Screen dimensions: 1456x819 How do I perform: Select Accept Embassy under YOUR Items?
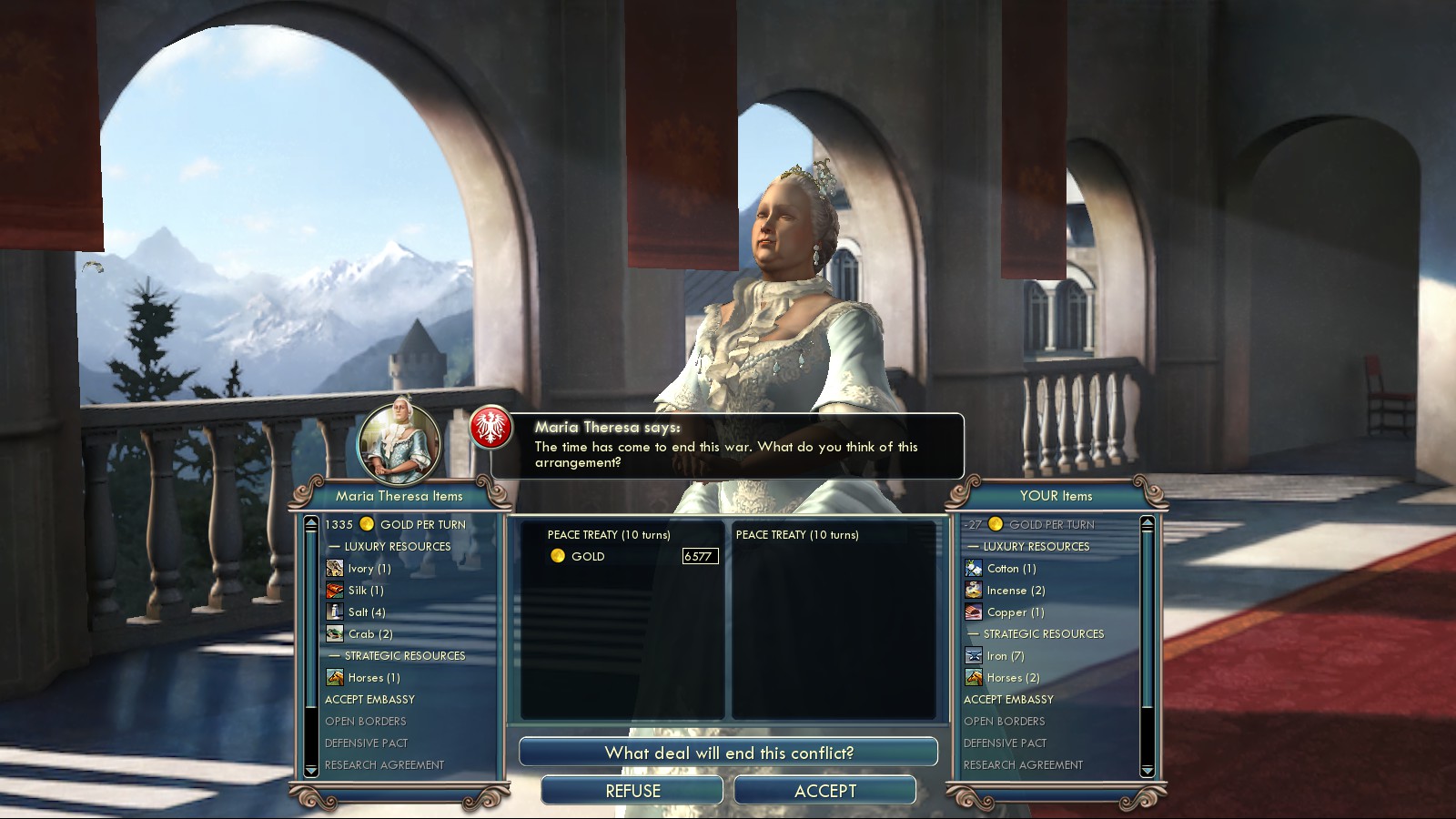coord(1008,700)
